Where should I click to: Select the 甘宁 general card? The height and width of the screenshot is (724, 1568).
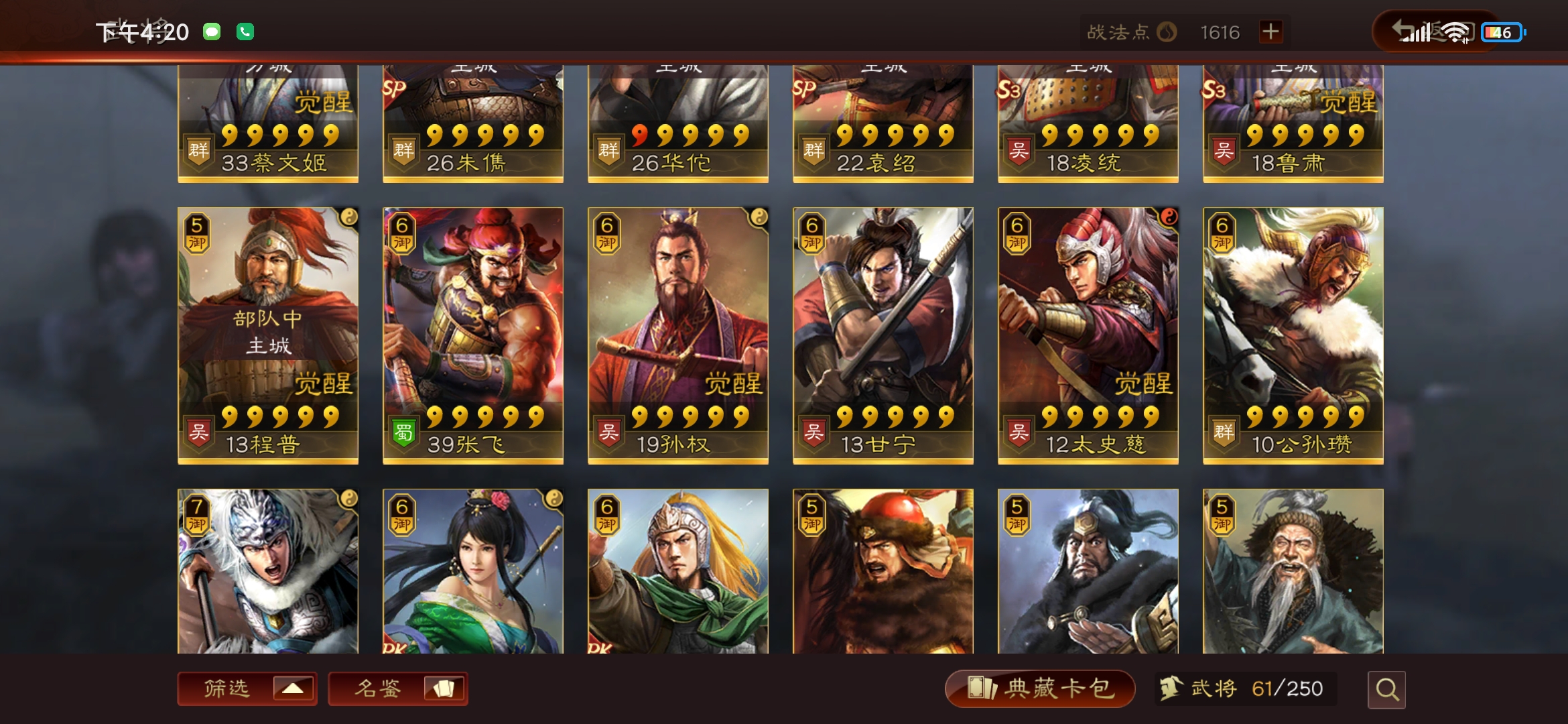click(883, 335)
